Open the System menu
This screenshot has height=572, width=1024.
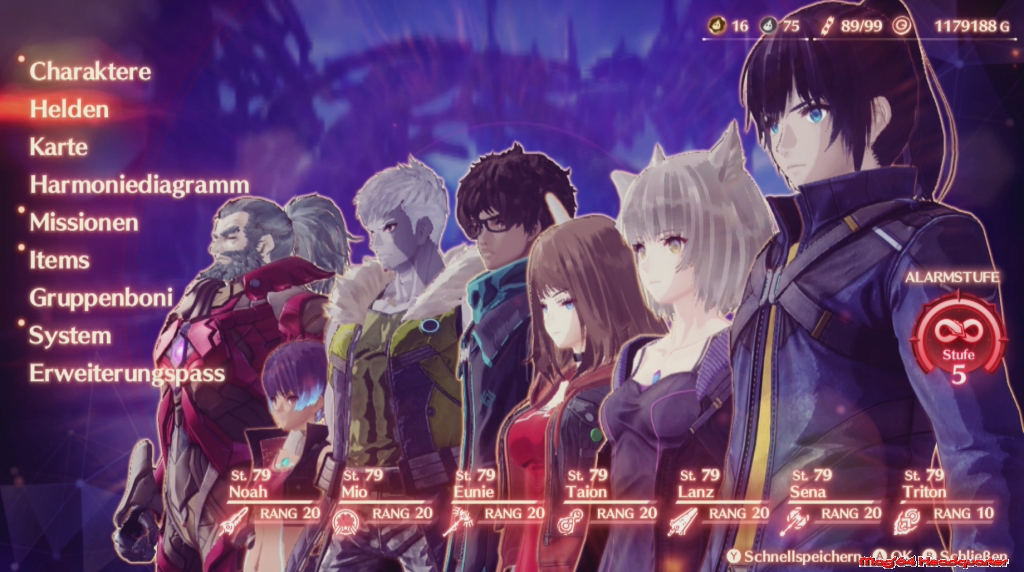coord(69,336)
